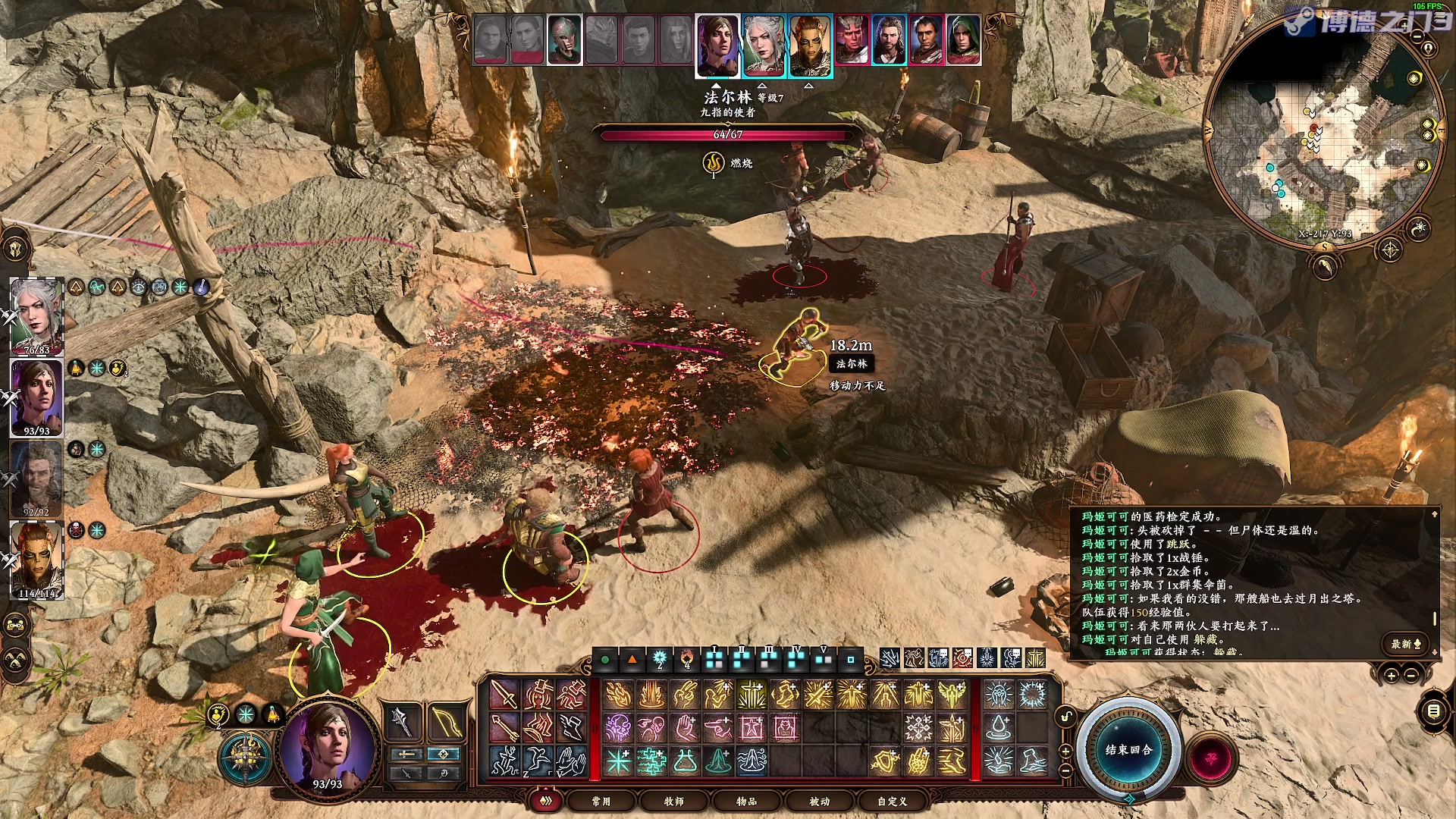Screen dimensions: 1456x819
Task: Open the 牧师 spell tab
Action: pos(673,801)
